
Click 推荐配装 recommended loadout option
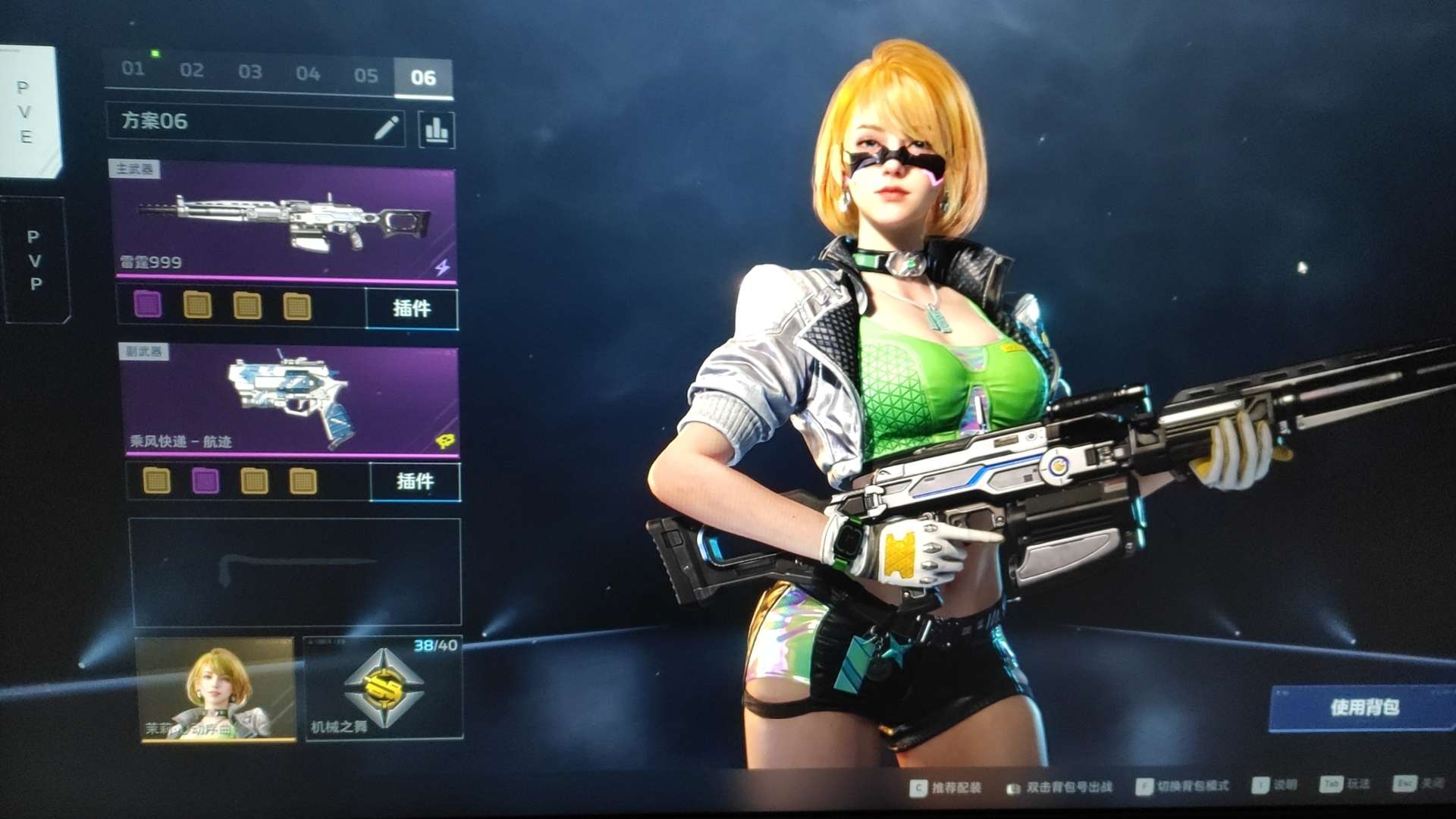(946, 788)
